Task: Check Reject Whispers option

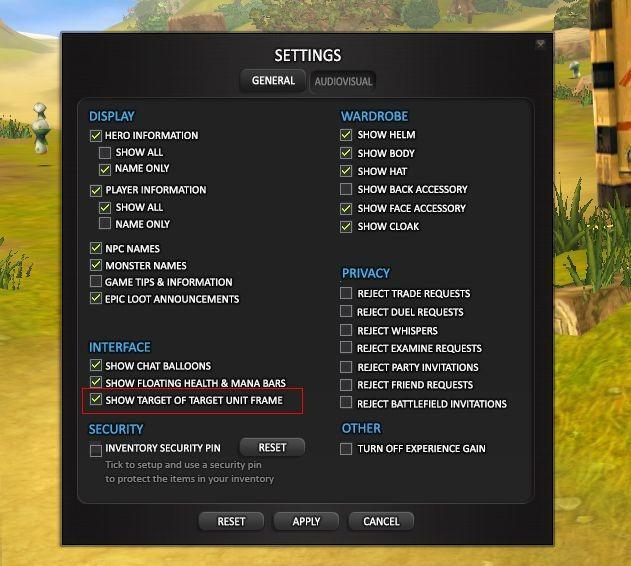Action: (347, 331)
